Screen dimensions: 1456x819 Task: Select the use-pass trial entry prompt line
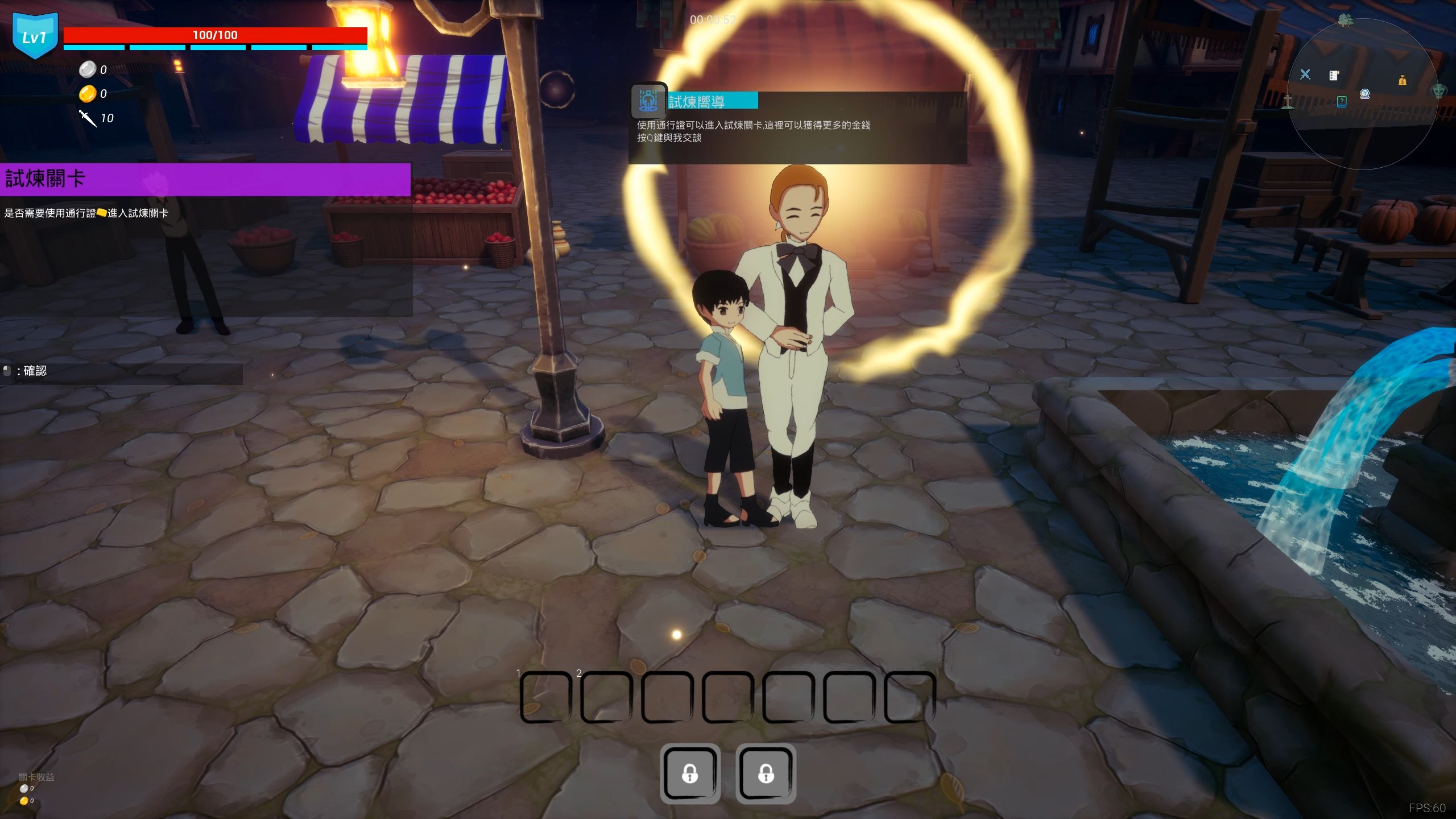[86, 213]
